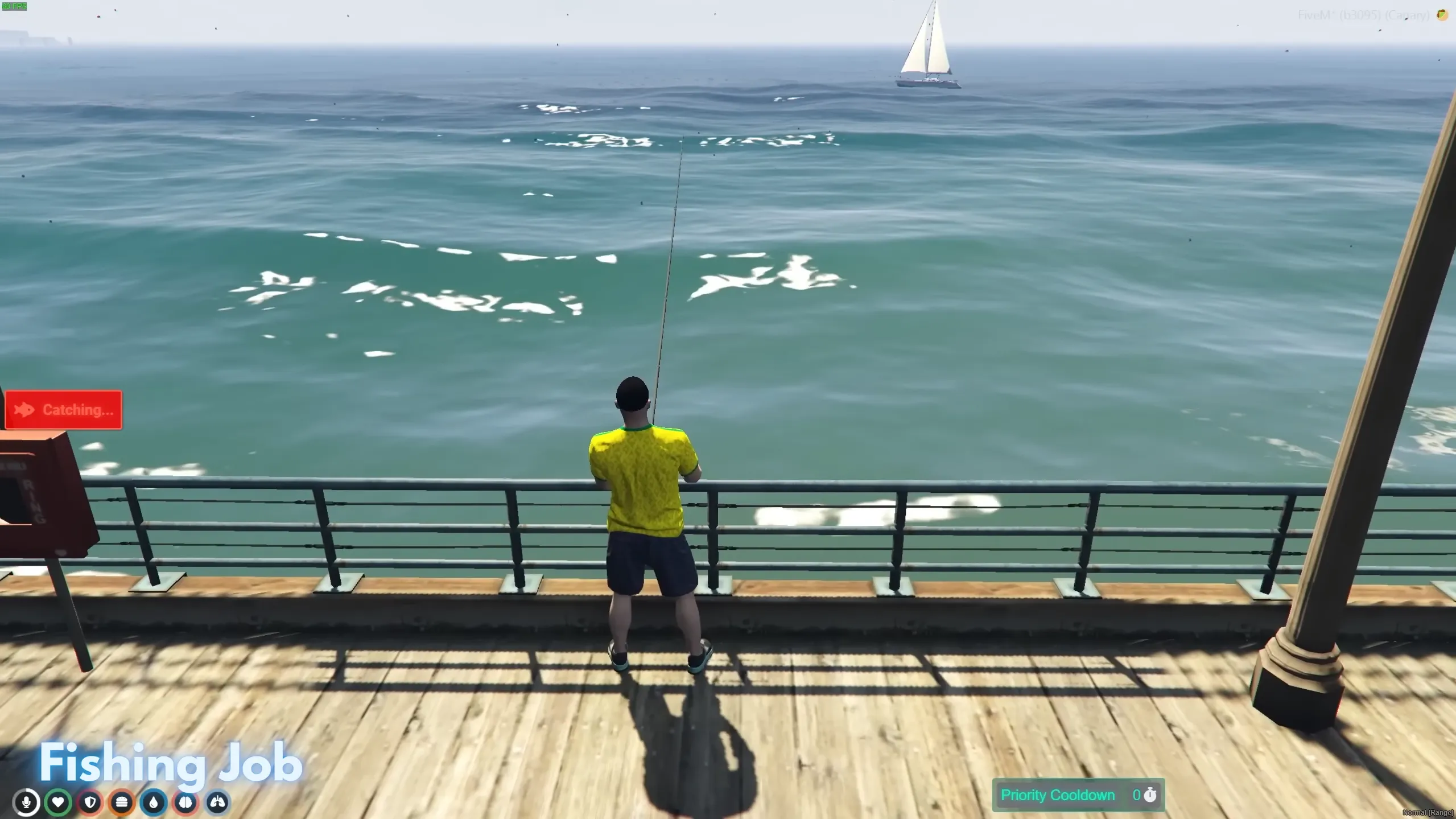
Task: Select the heart health status icon
Action: point(59,802)
